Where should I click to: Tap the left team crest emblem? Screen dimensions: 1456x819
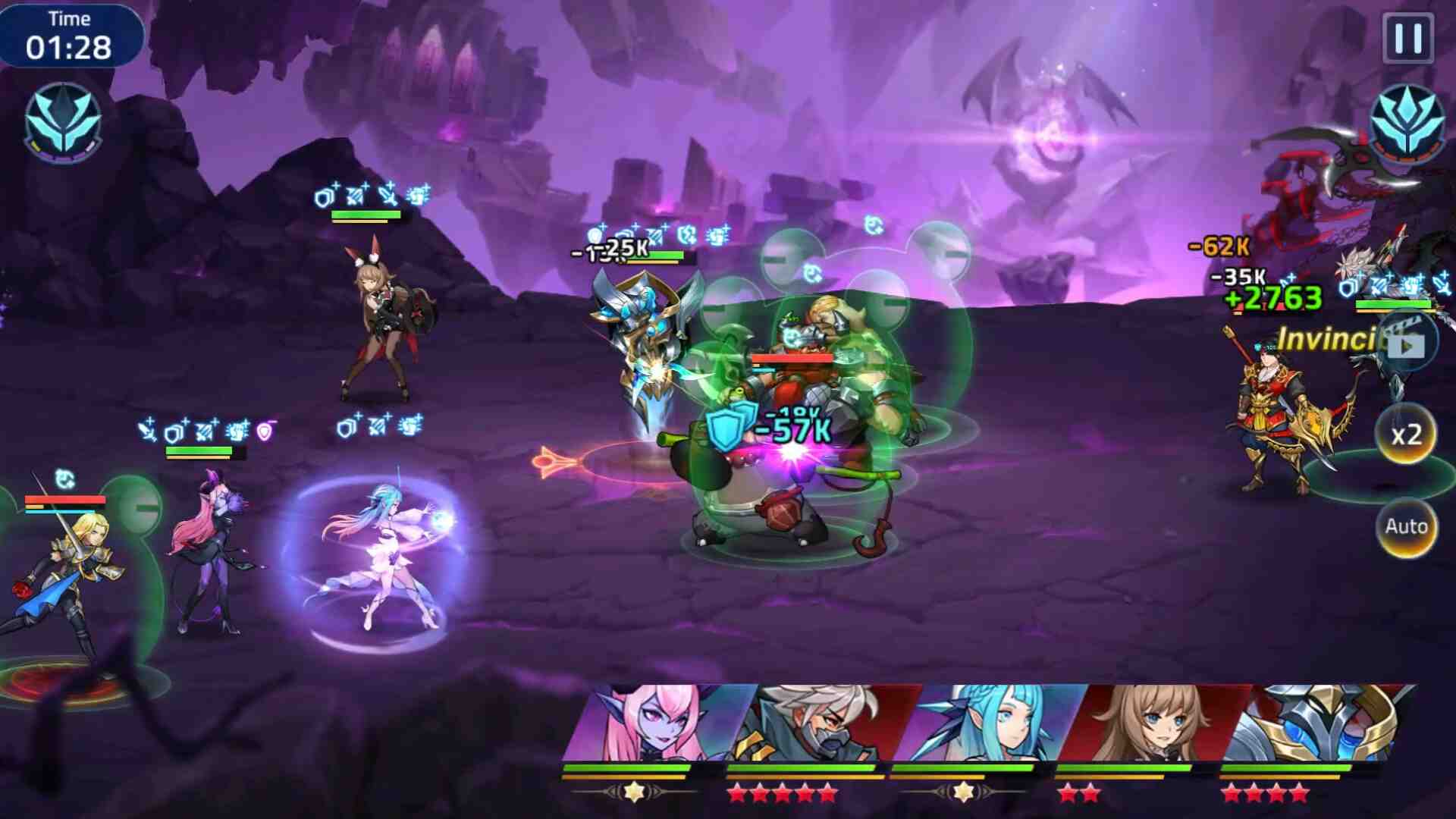(x=64, y=123)
